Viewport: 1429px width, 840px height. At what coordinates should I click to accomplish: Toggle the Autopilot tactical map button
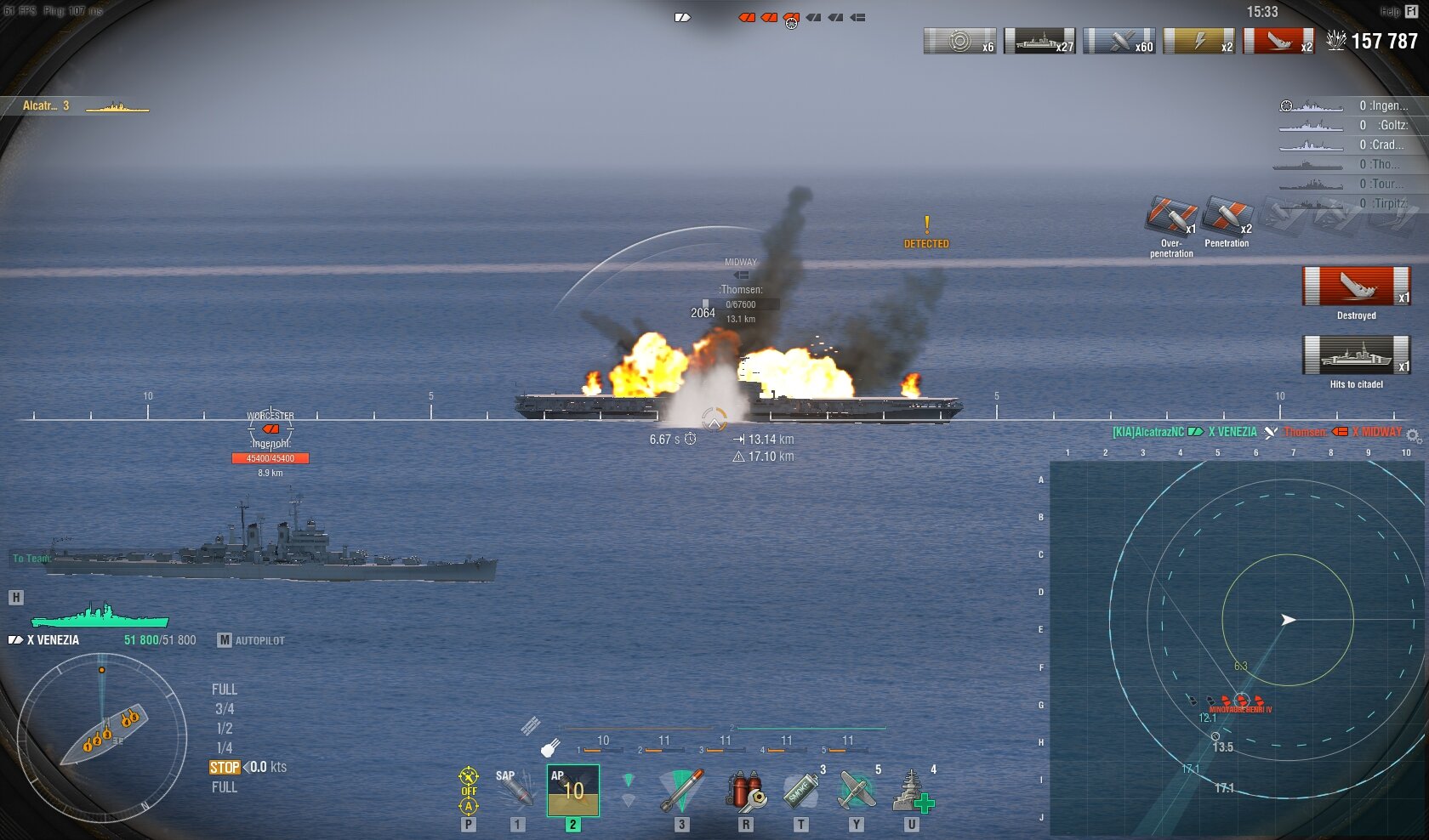pos(251,640)
